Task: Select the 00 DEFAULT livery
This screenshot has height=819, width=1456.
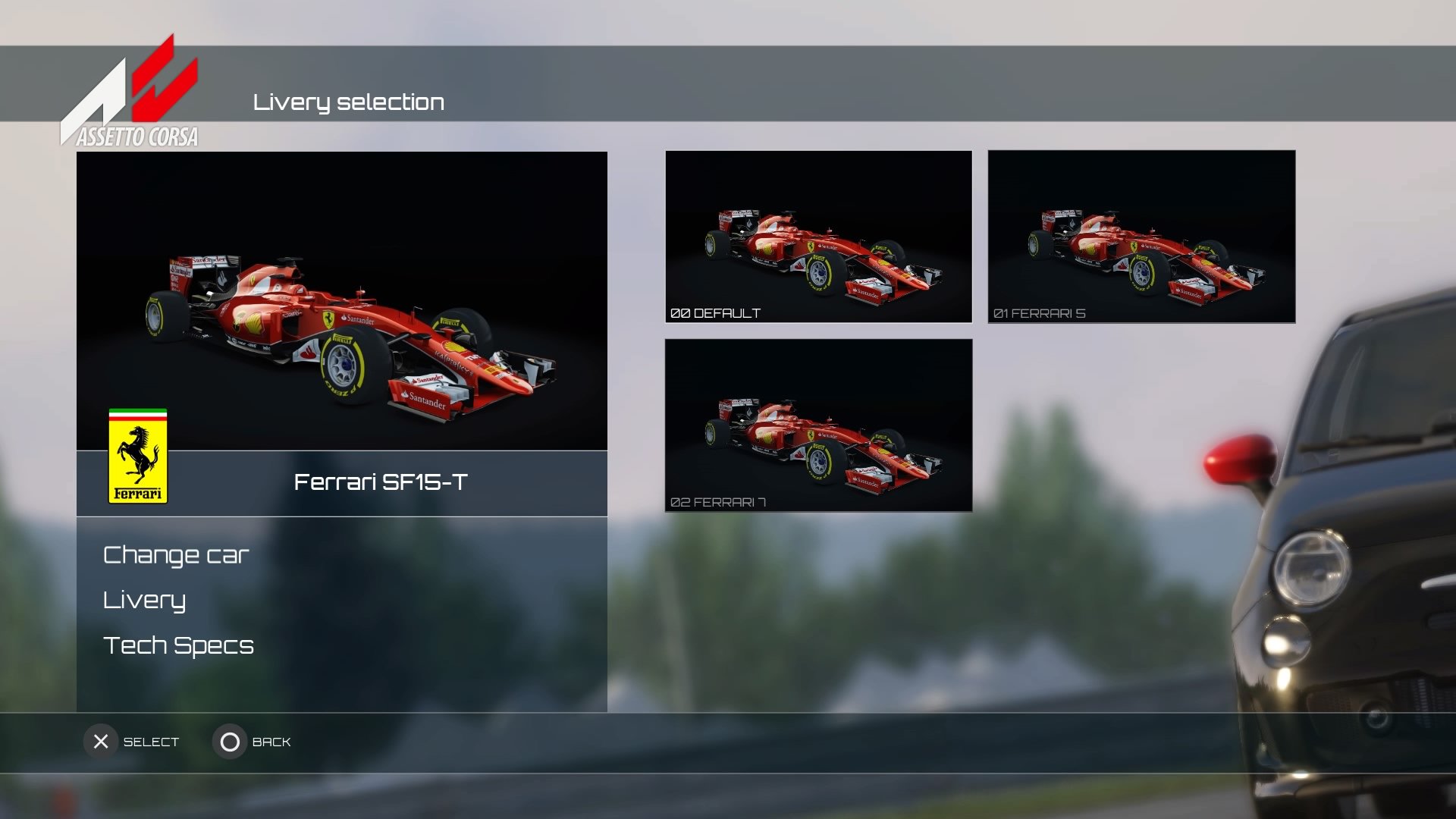Action: [818, 237]
